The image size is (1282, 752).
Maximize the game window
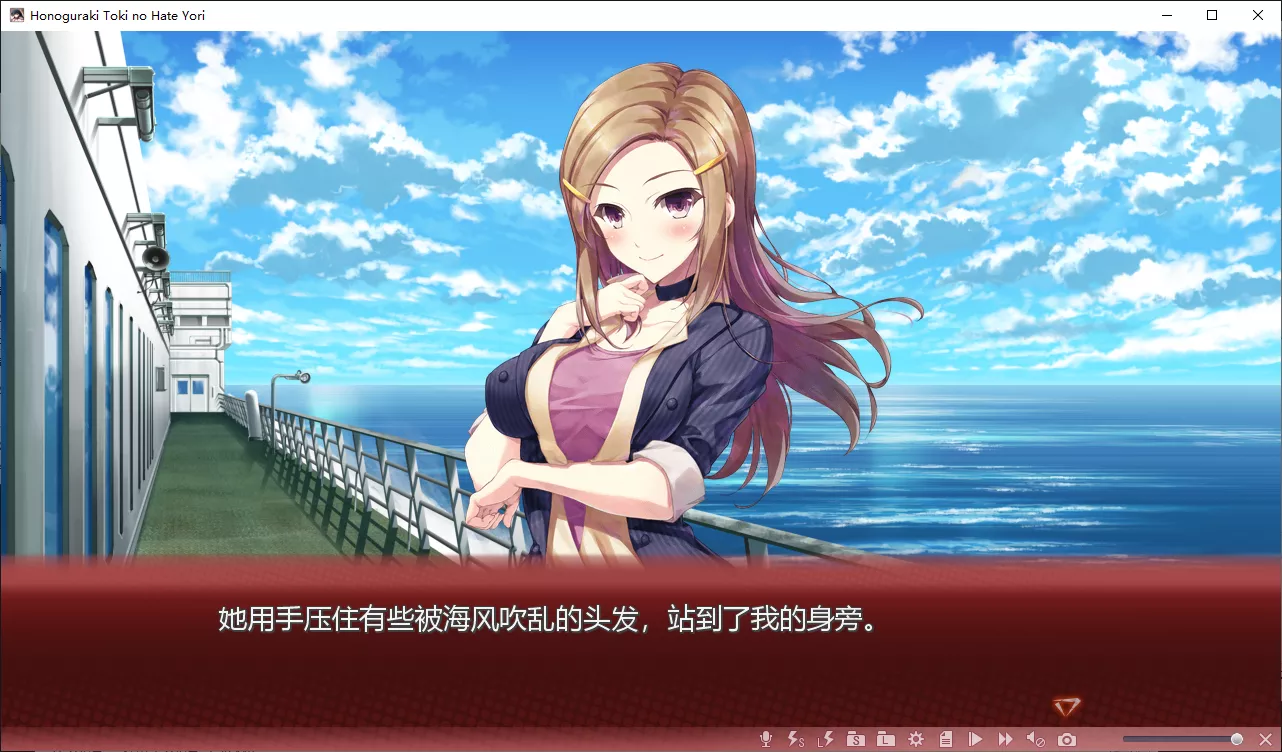click(1212, 15)
